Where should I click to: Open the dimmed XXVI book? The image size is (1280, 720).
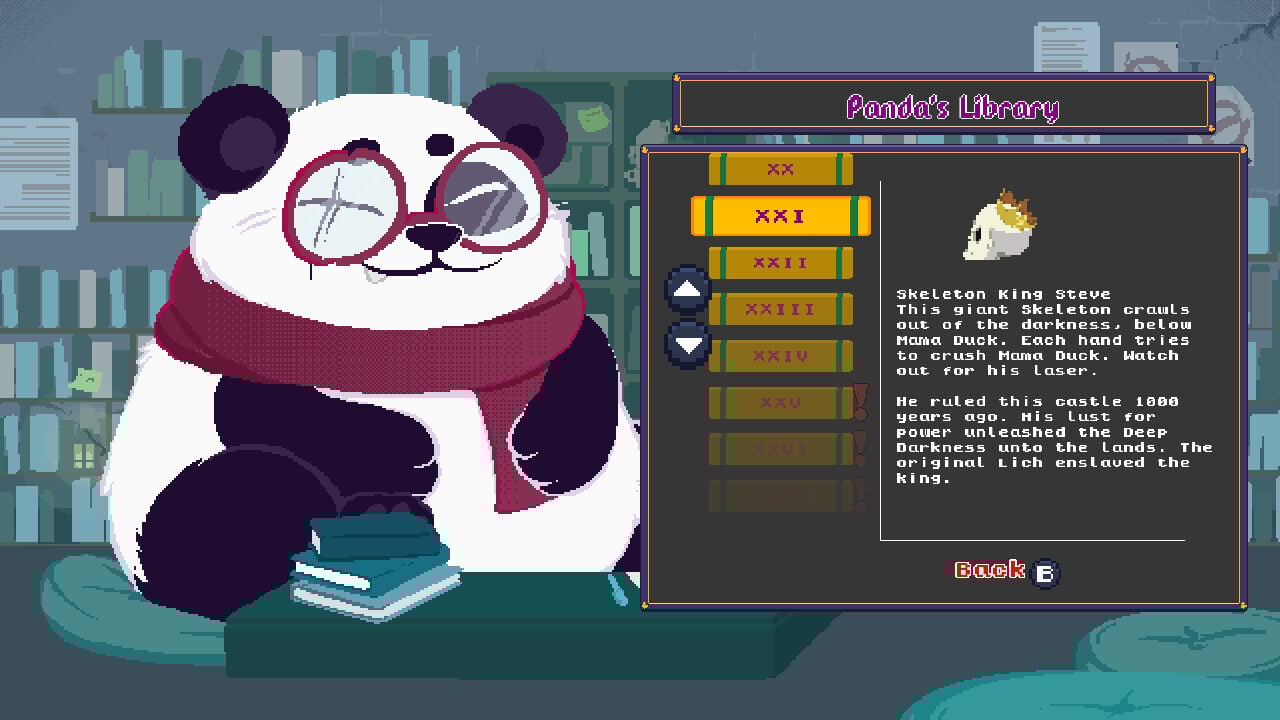780,448
